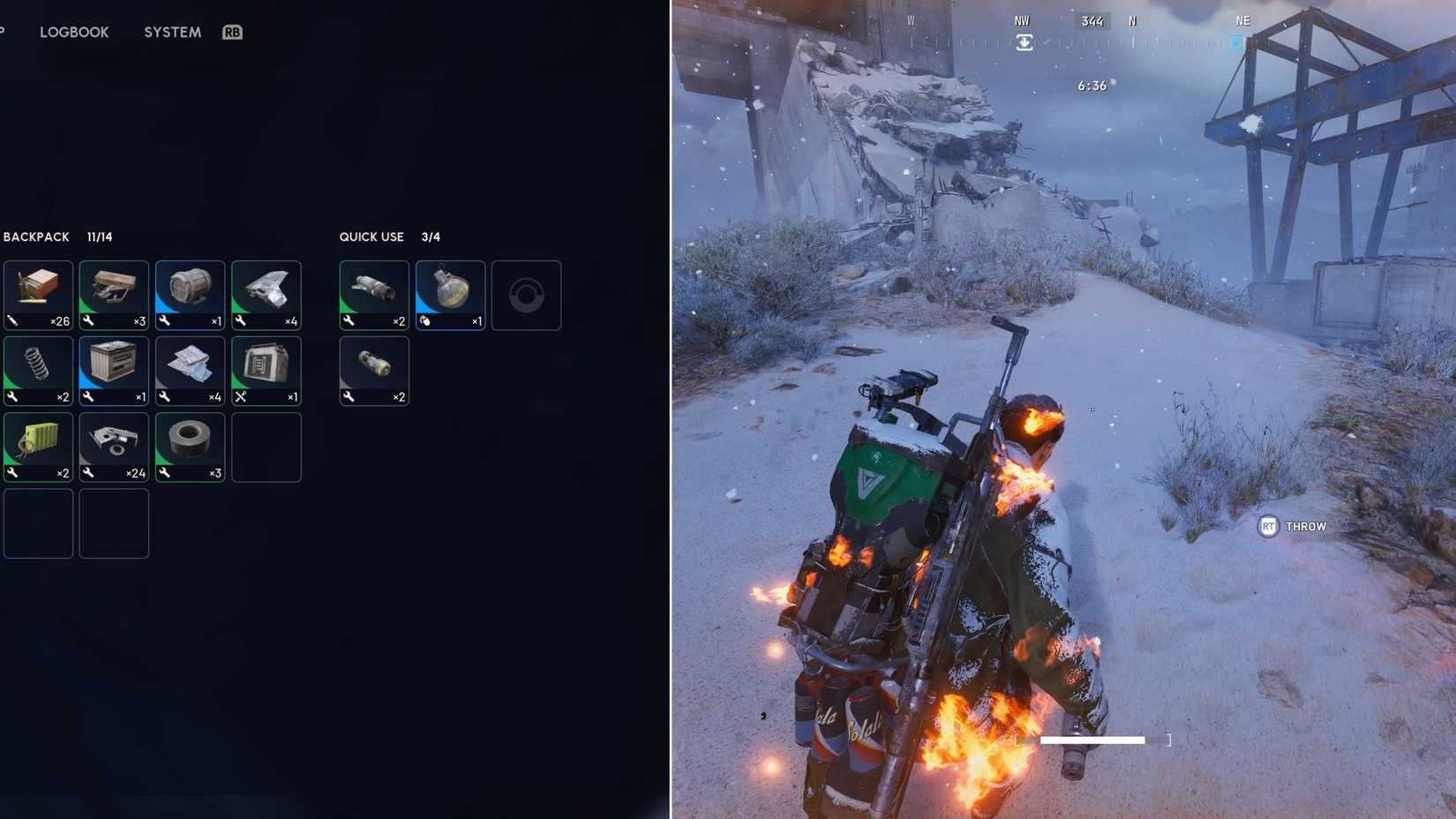Screen dimensions: 1456x819
Task: Select the red dynamite crate with x26 count
Action: pyautogui.click(x=38, y=295)
